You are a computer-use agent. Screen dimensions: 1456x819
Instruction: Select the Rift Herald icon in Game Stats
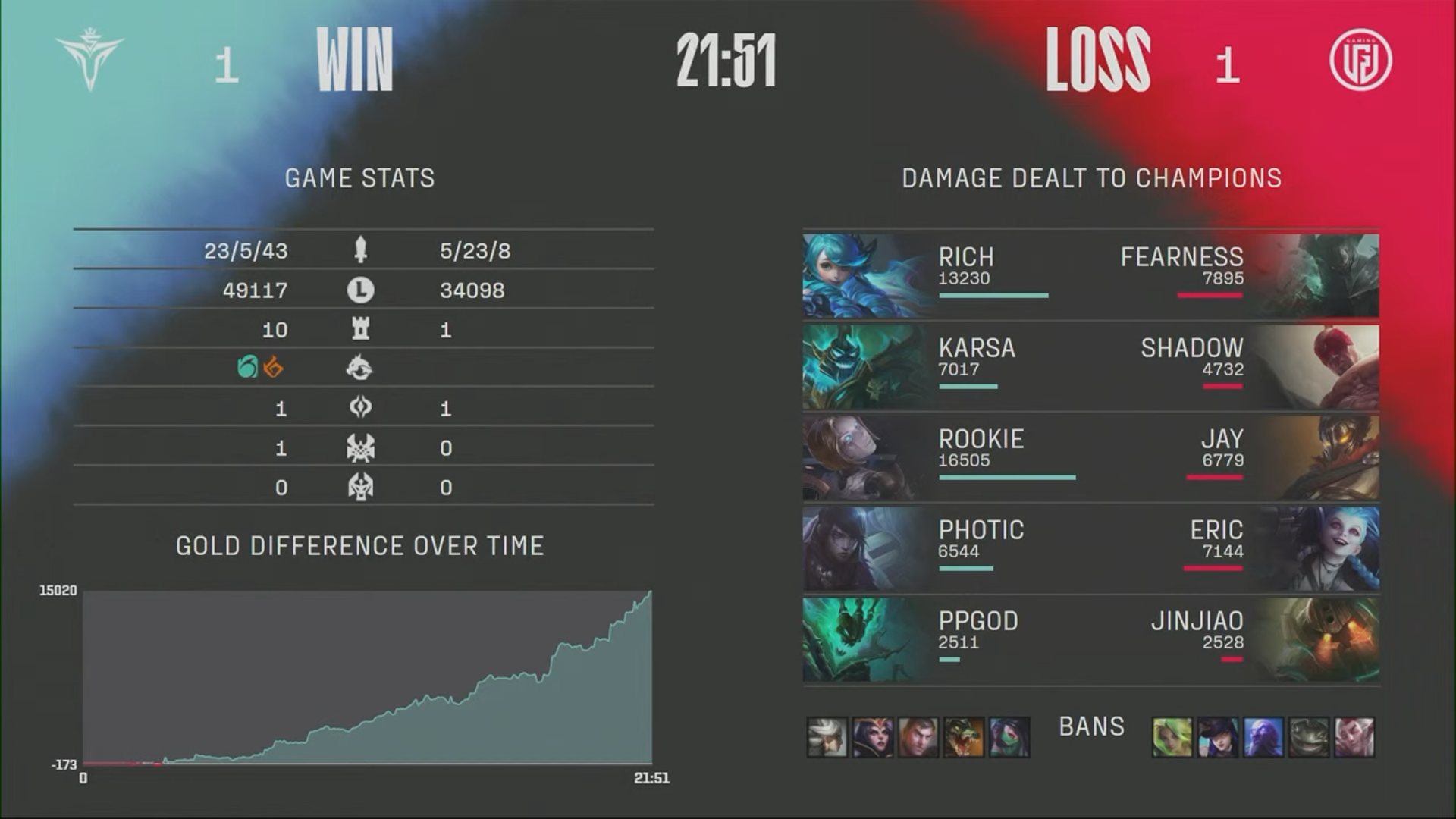(x=362, y=408)
